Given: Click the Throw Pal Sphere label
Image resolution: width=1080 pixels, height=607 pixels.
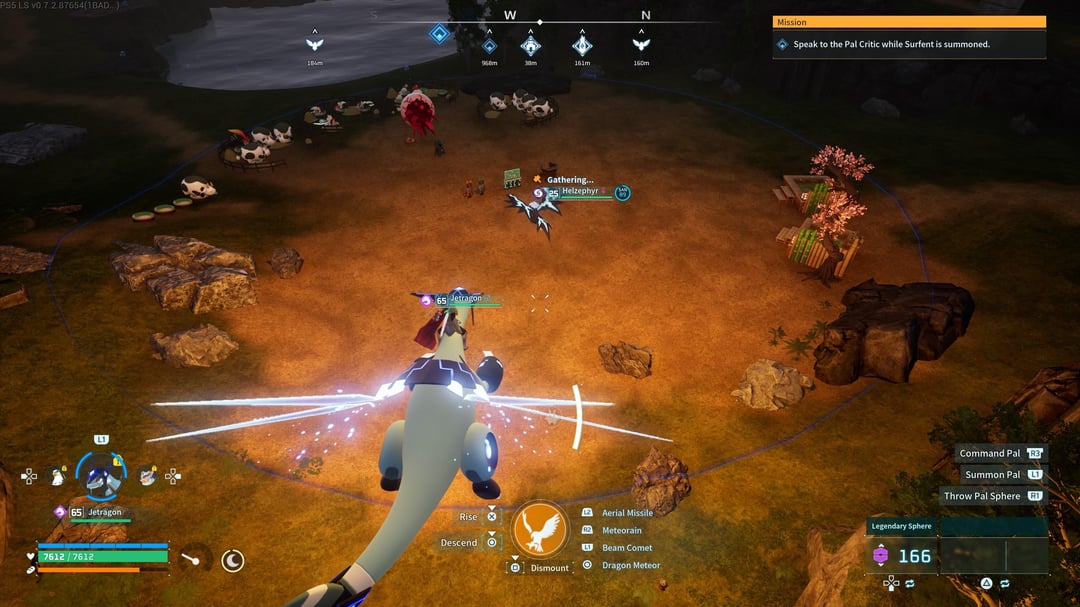Looking at the screenshot, I should (982, 496).
